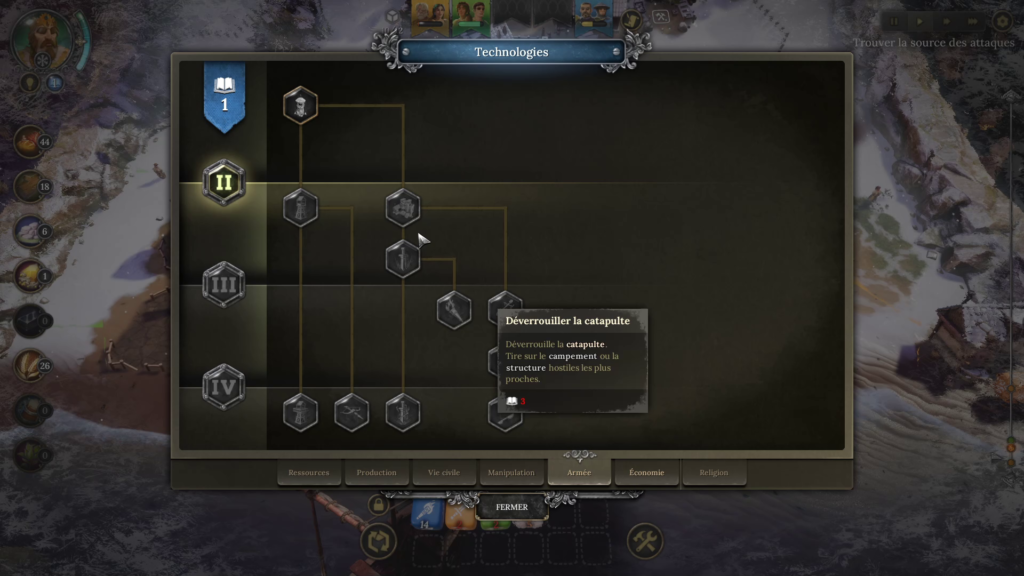Select the spiked mace technology node
Image resolution: width=1024 pixels, height=576 pixels.
[454, 310]
